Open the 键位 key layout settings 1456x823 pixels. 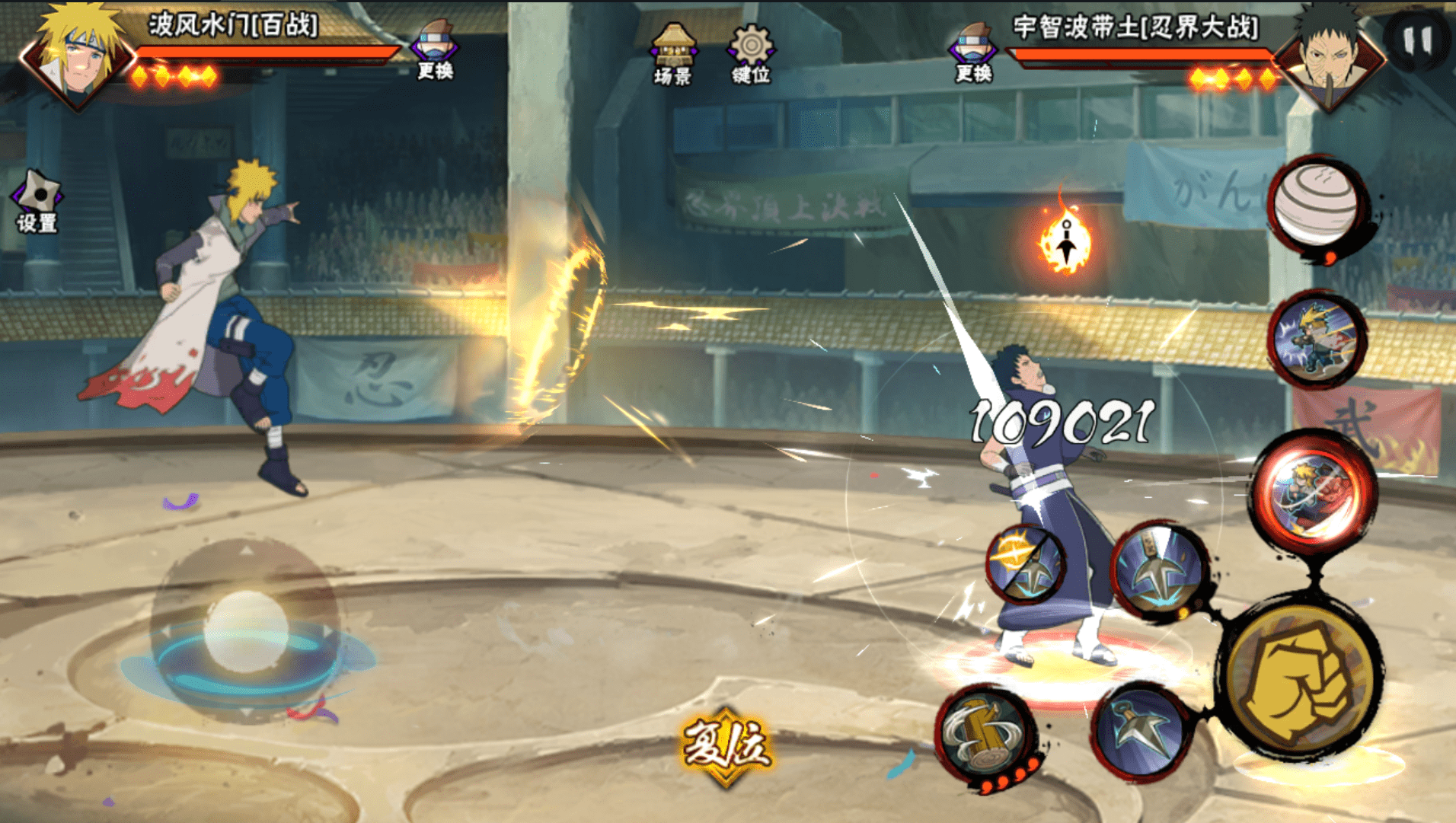[751, 53]
